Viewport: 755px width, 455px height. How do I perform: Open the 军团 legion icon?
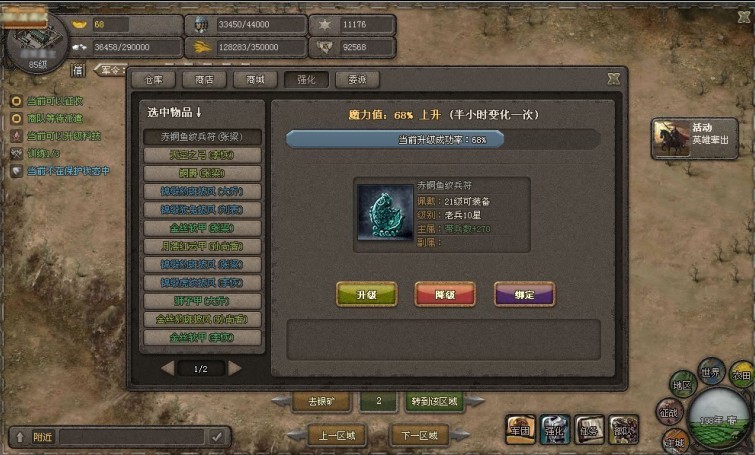520,430
